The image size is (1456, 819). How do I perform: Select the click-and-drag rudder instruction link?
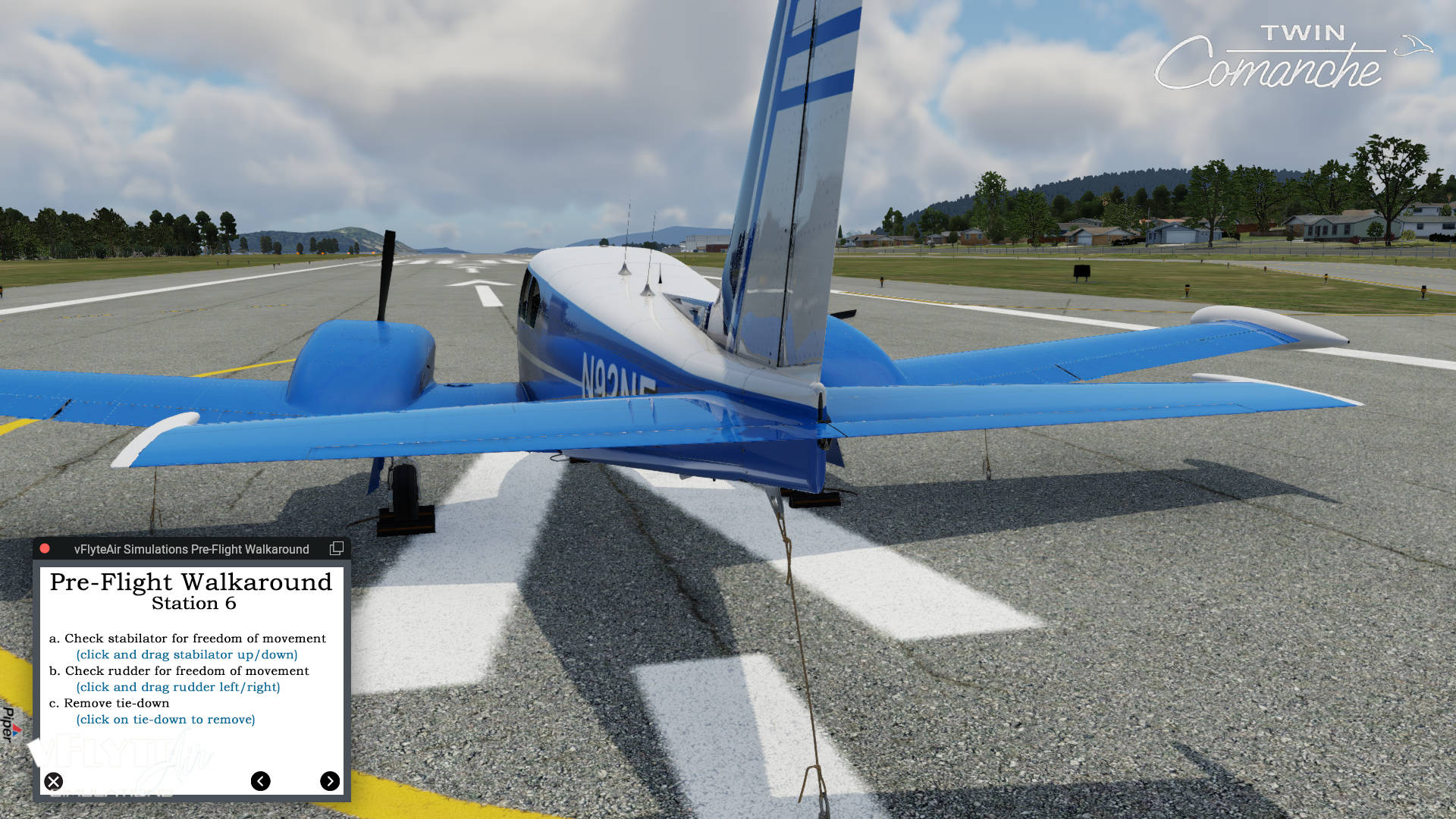coord(177,687)
